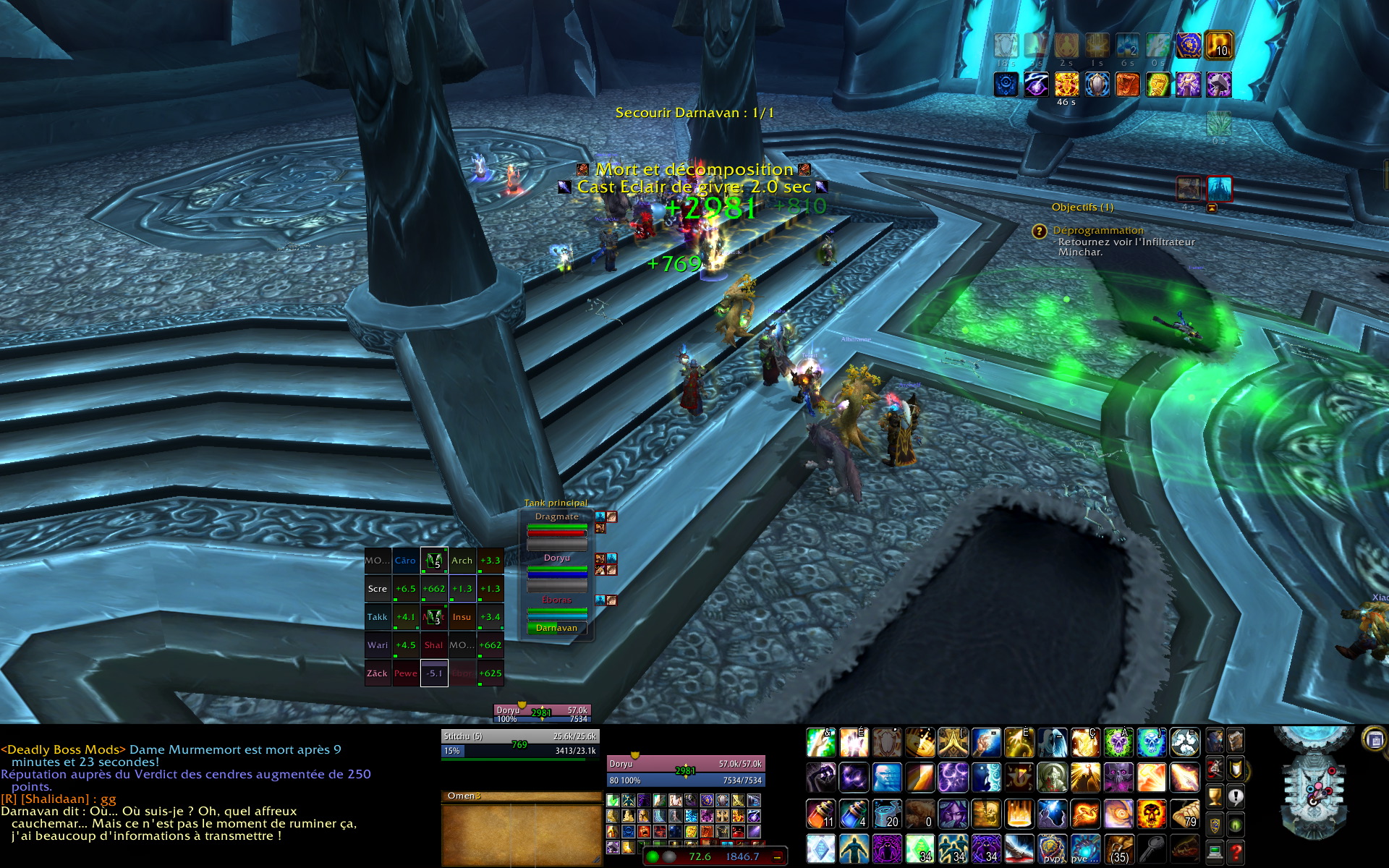1389x868 pixels.
Task: Open the minimap
Action: click(1314, 787)
